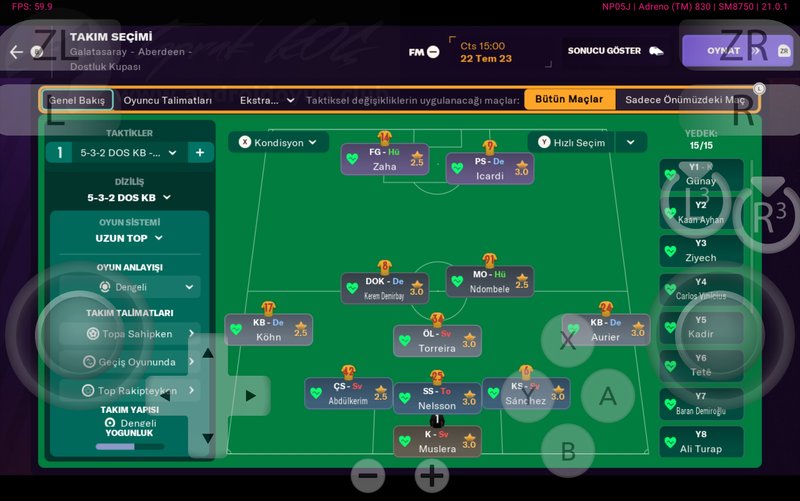Image resolution: width=800 pixels, height=501 pixels.
Task: Select striker Icardi's player card
Action: 489,168
